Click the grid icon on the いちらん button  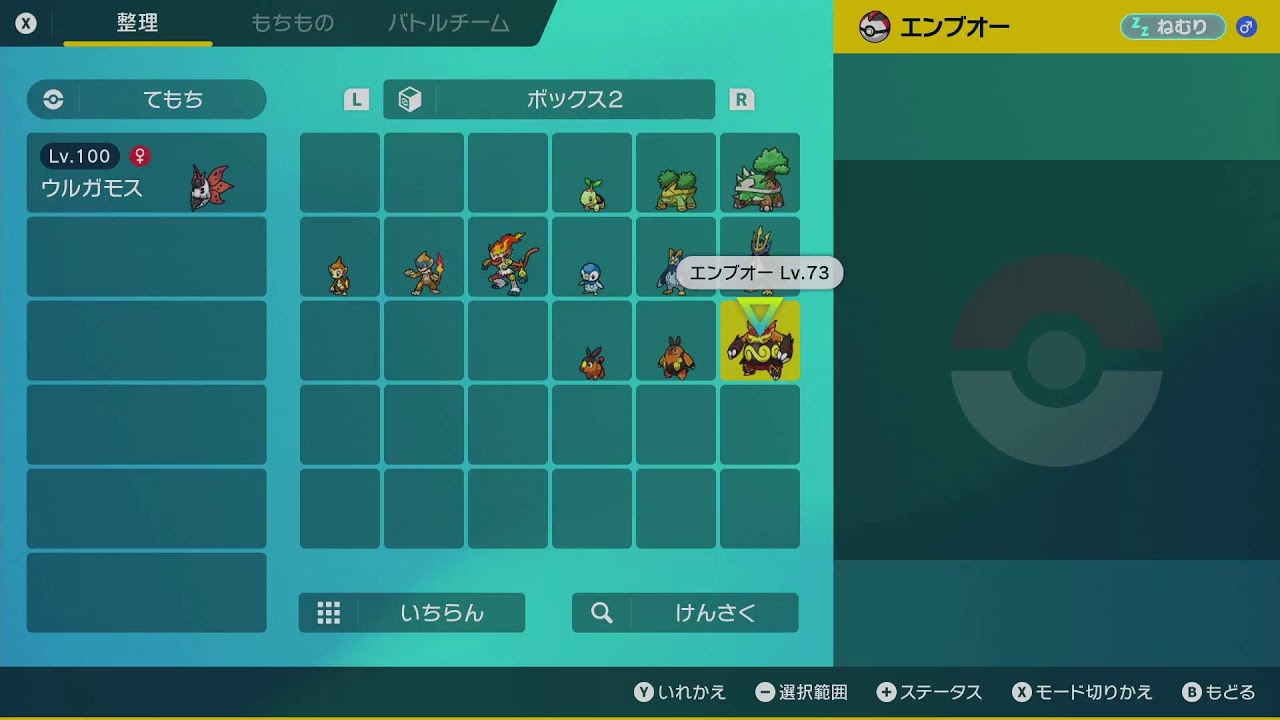(x=329, y=612)
